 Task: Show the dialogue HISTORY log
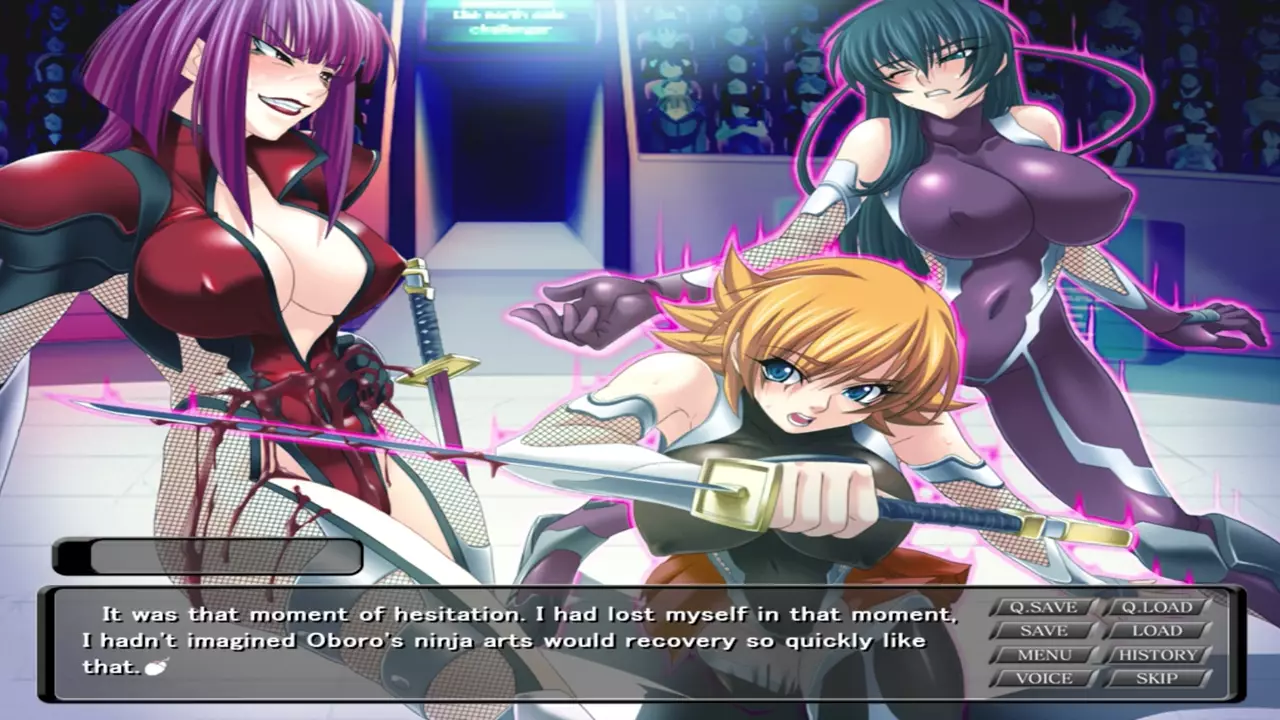click(1157, 655)
